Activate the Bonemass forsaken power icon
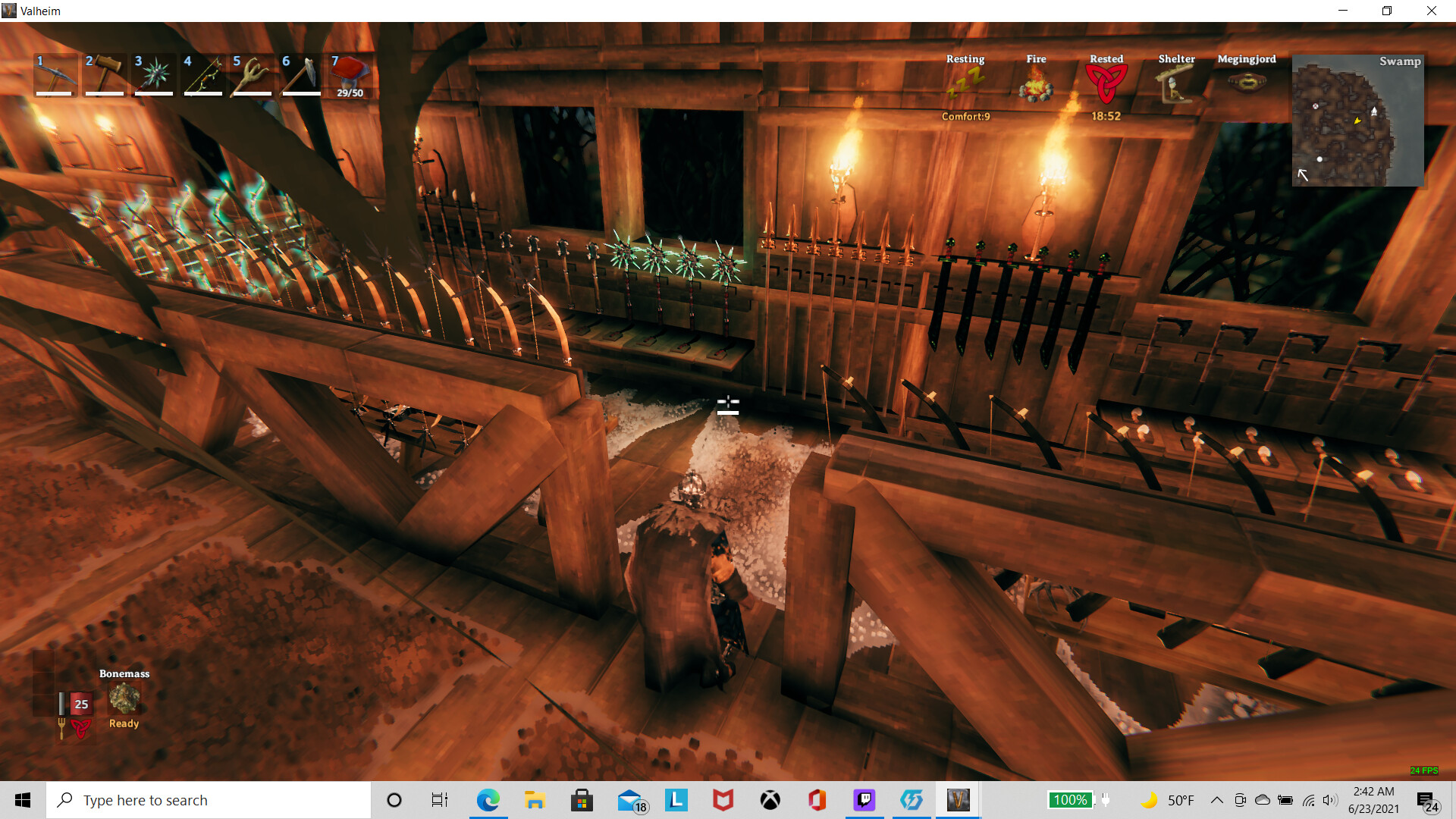 [x=124, y=698]
